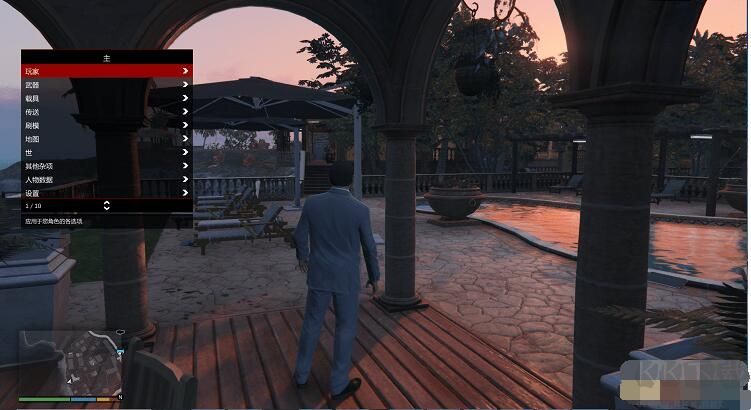Choose 其他杂项 (Other misc) in the menu
751x410 pixels.
(106, 166)
